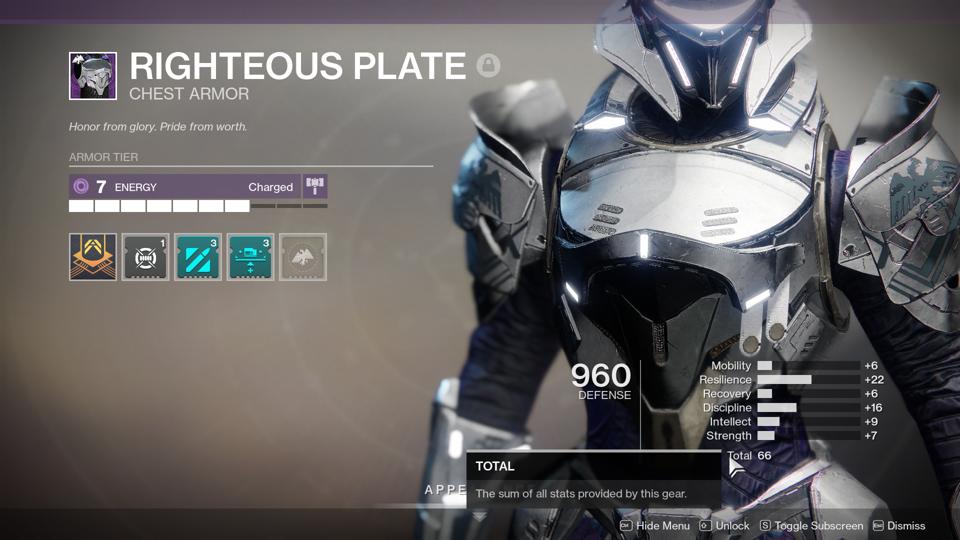This screenshot has height=540, width=960.
Task: Select the golden chevron armor tier slot
Action: tap(93, 257)
